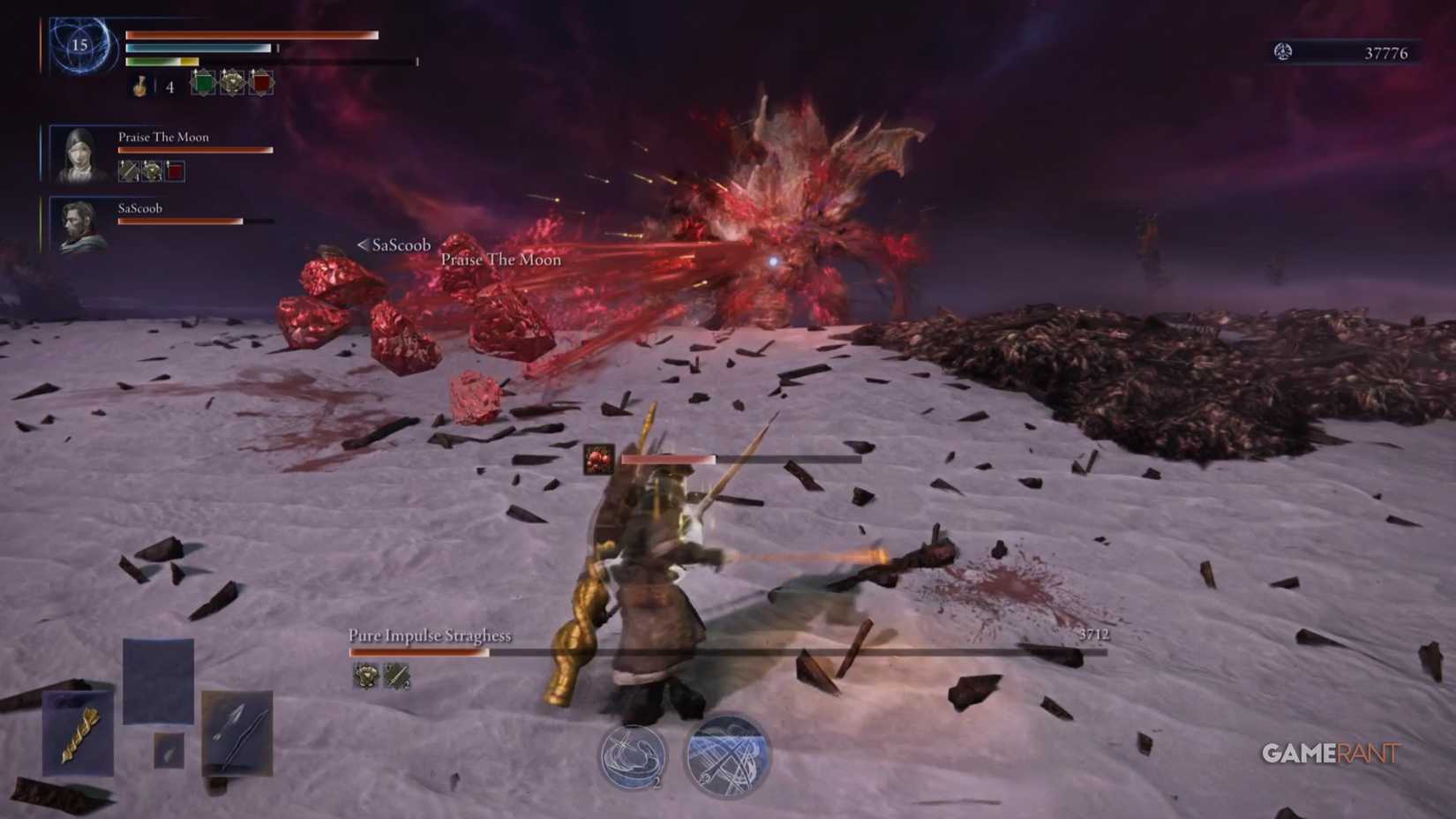This screenshot has height=819, width=1456.
Task: Click the boss name Pure Impulse Straghess
Action: [432, 635]
